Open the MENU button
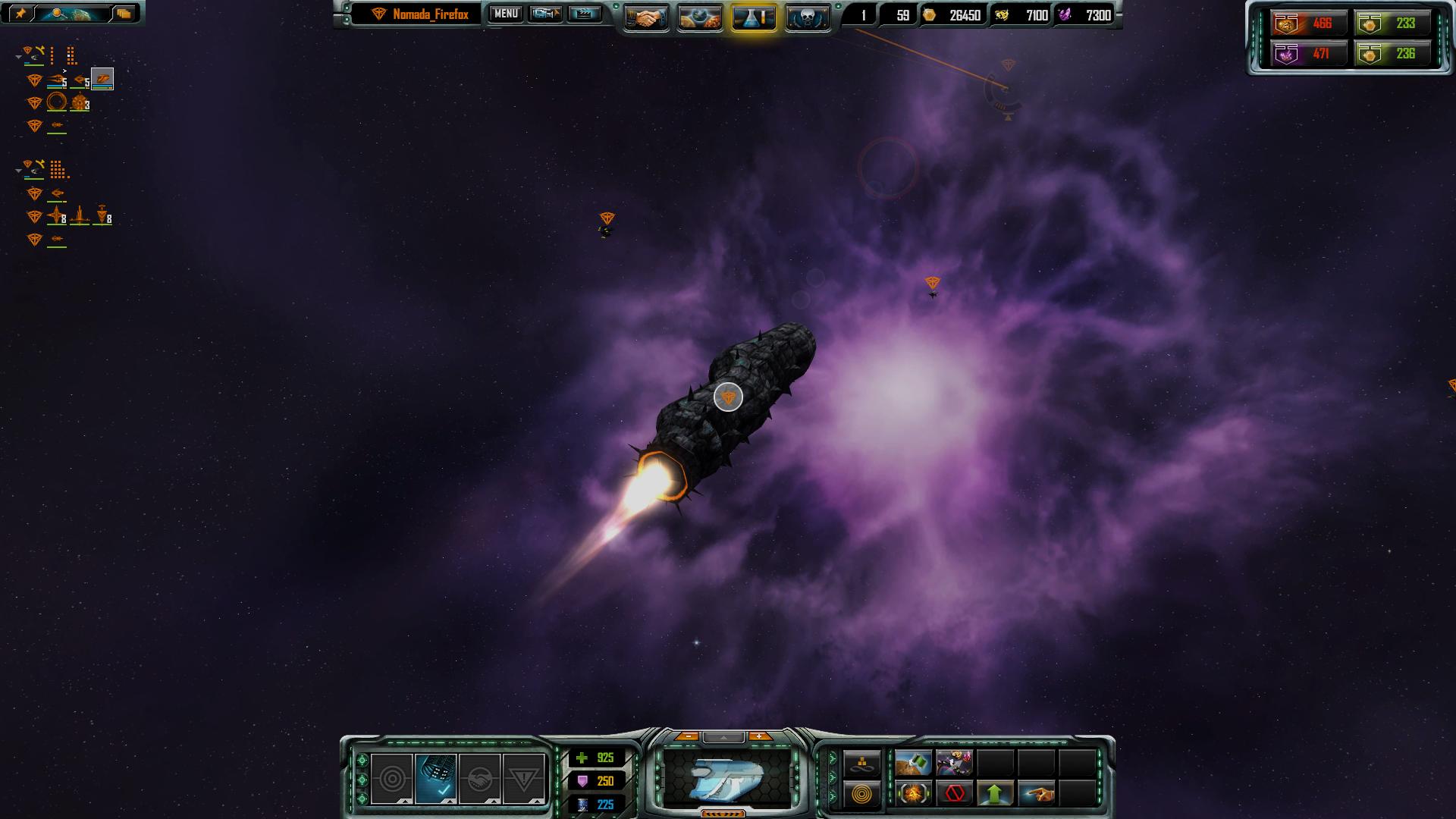The height and width of the screenshot is (819, 1456). point(506,14)
